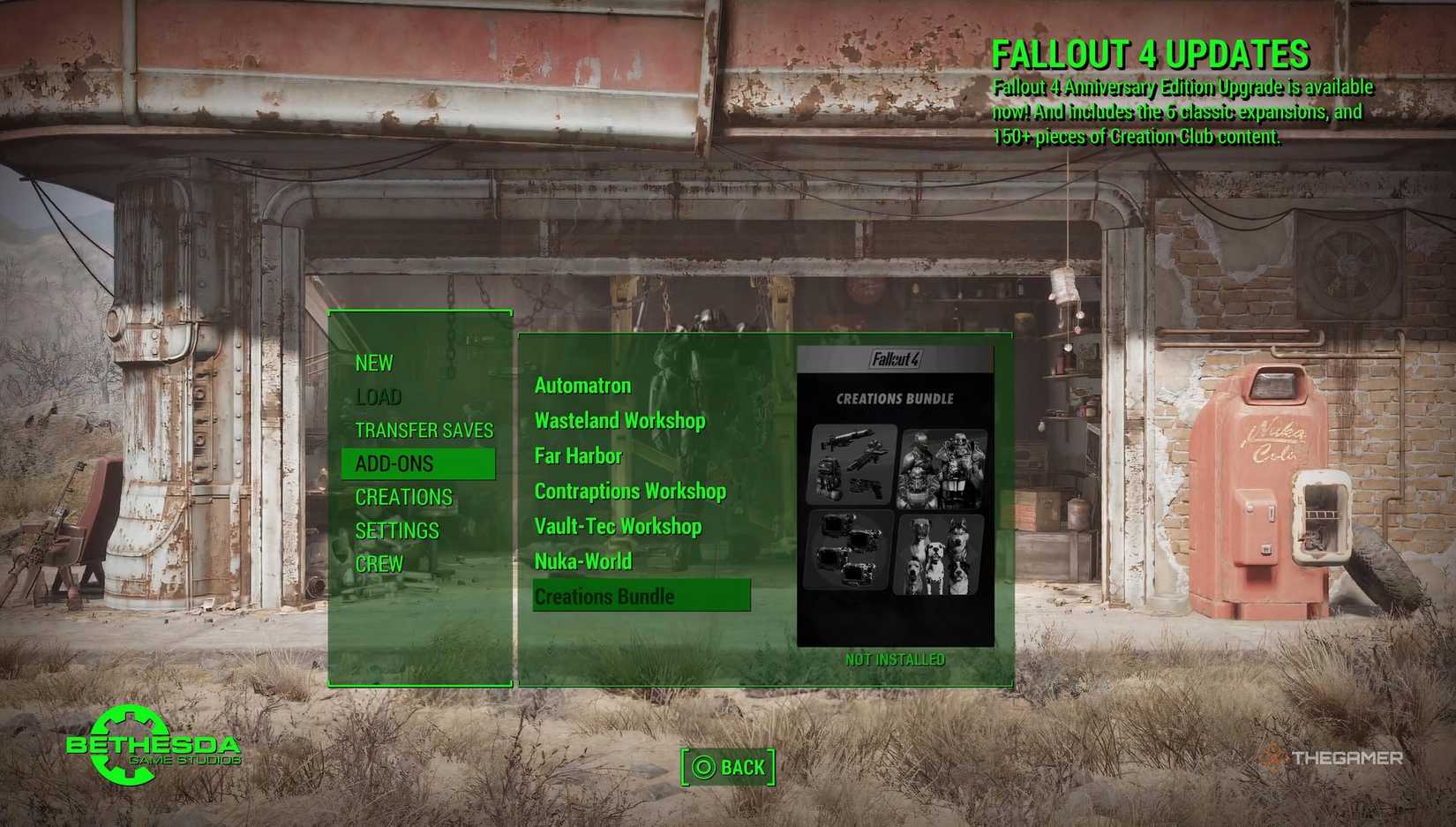The image size is (1456, 827).
Task: Choose the Vault-Tec Workshop add-on
Action: (618, 526)
